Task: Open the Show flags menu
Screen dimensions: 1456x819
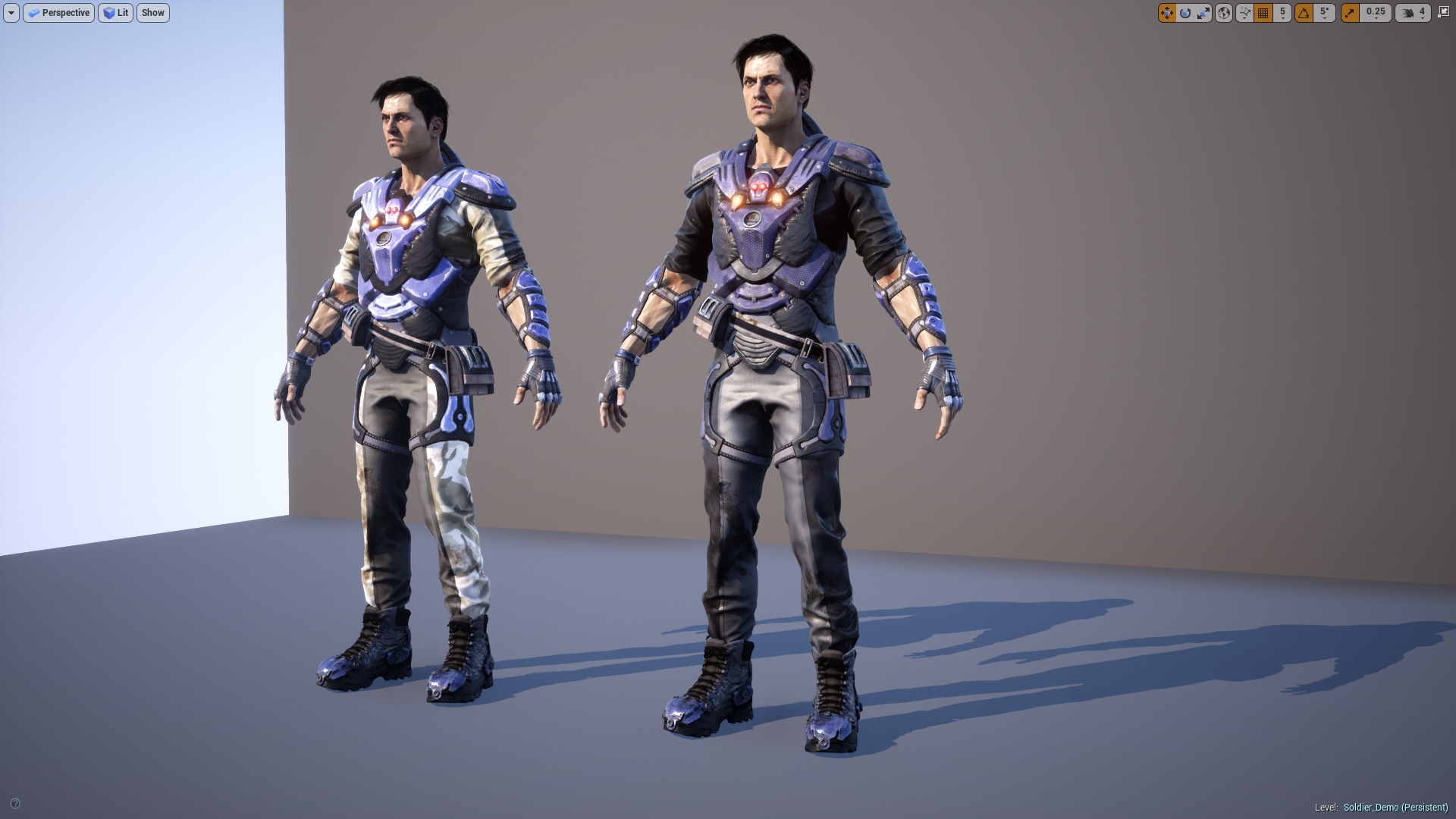Action: [152, 13]
